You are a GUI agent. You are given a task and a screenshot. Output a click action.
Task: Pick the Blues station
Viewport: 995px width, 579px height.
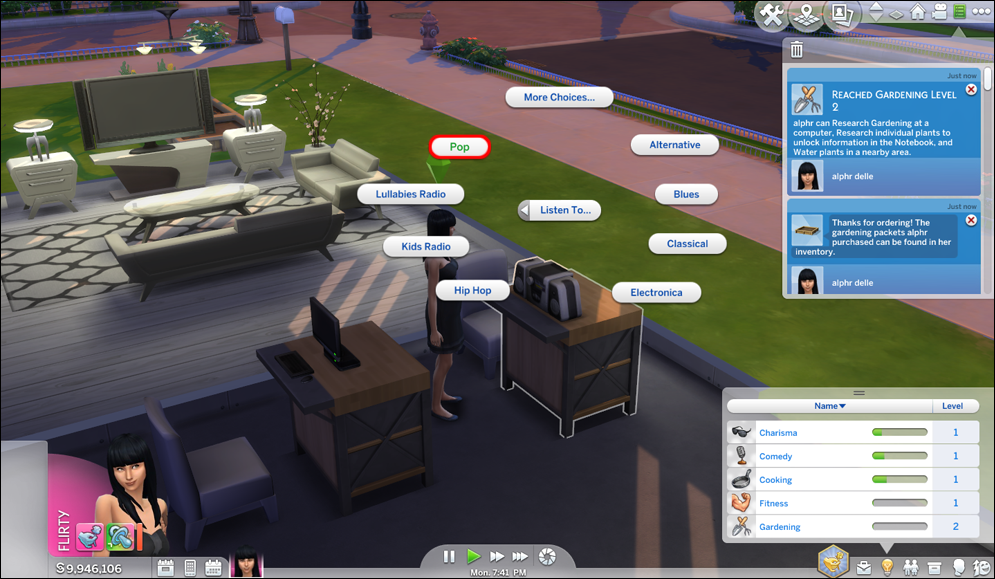pos(686,194)
